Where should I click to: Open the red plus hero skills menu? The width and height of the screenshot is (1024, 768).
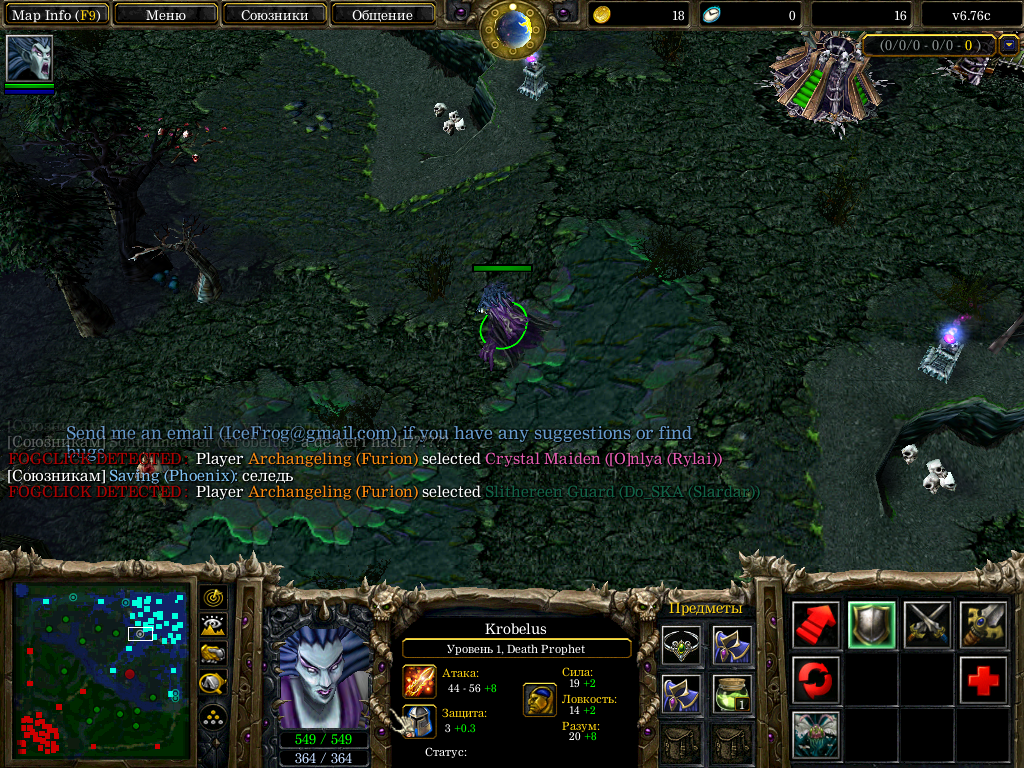(x=983, y=680)
